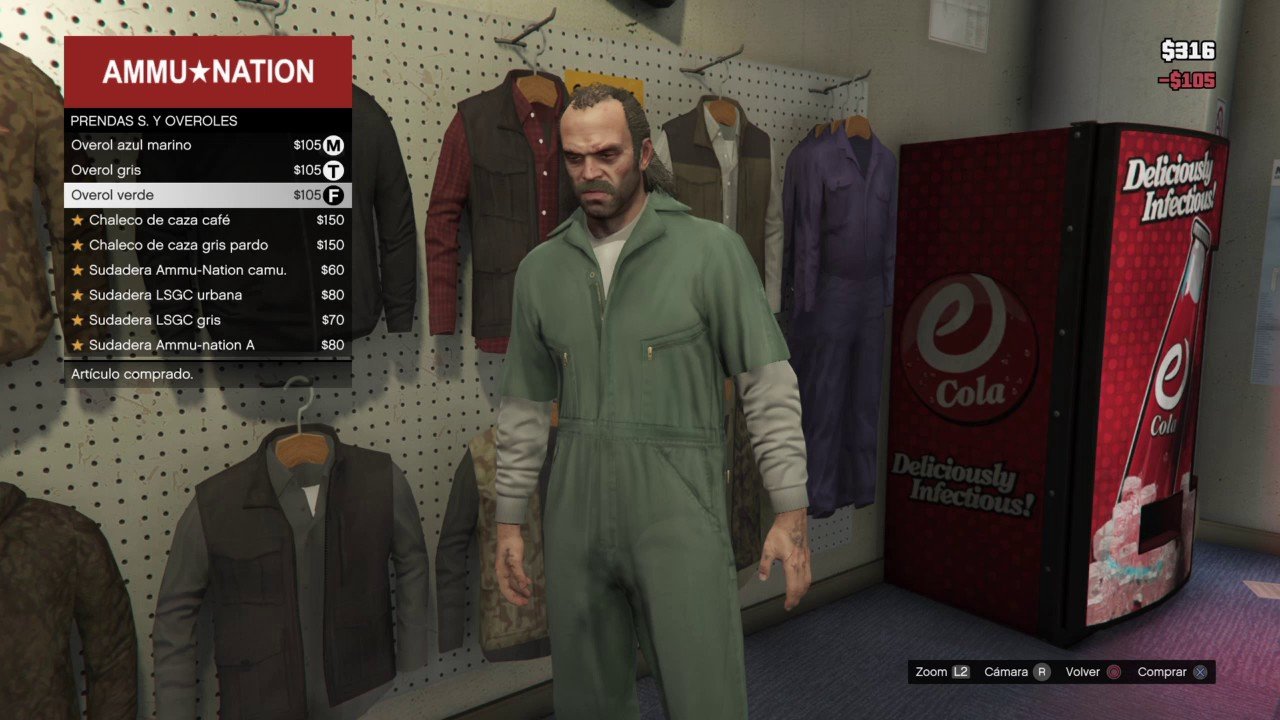This screenshot has width=1280, height=720.
Task: Choose Chaleco de caza gris pardo
Action: [207, 245]
